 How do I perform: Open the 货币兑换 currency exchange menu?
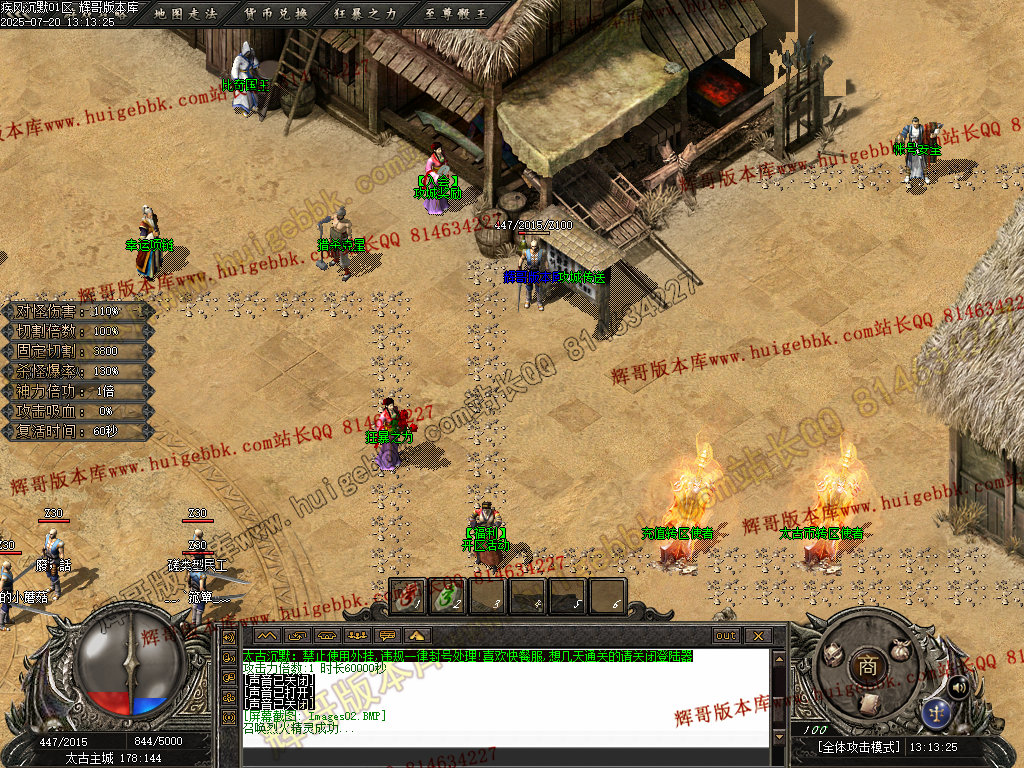coord(276,13)
